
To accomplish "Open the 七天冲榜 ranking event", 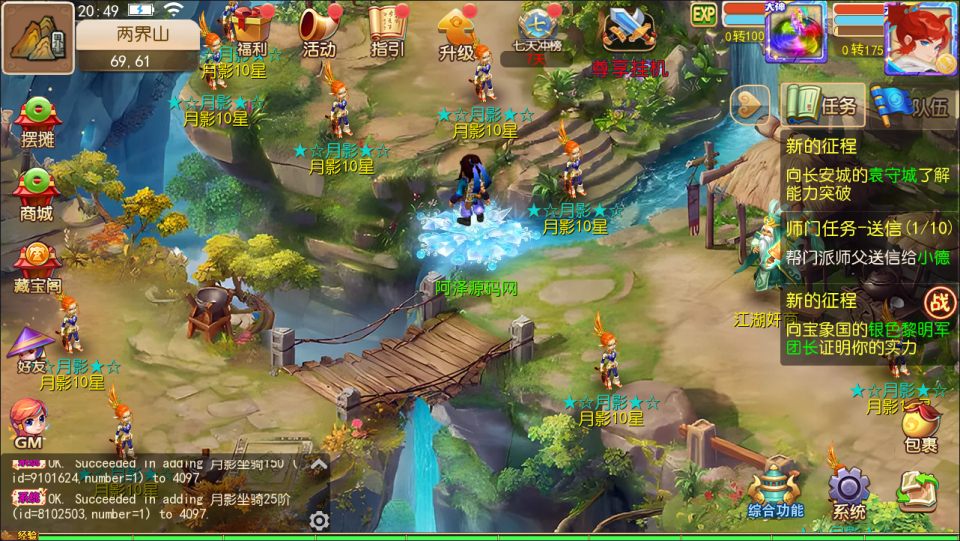I will pyautogui.click(x=540, y=30).
